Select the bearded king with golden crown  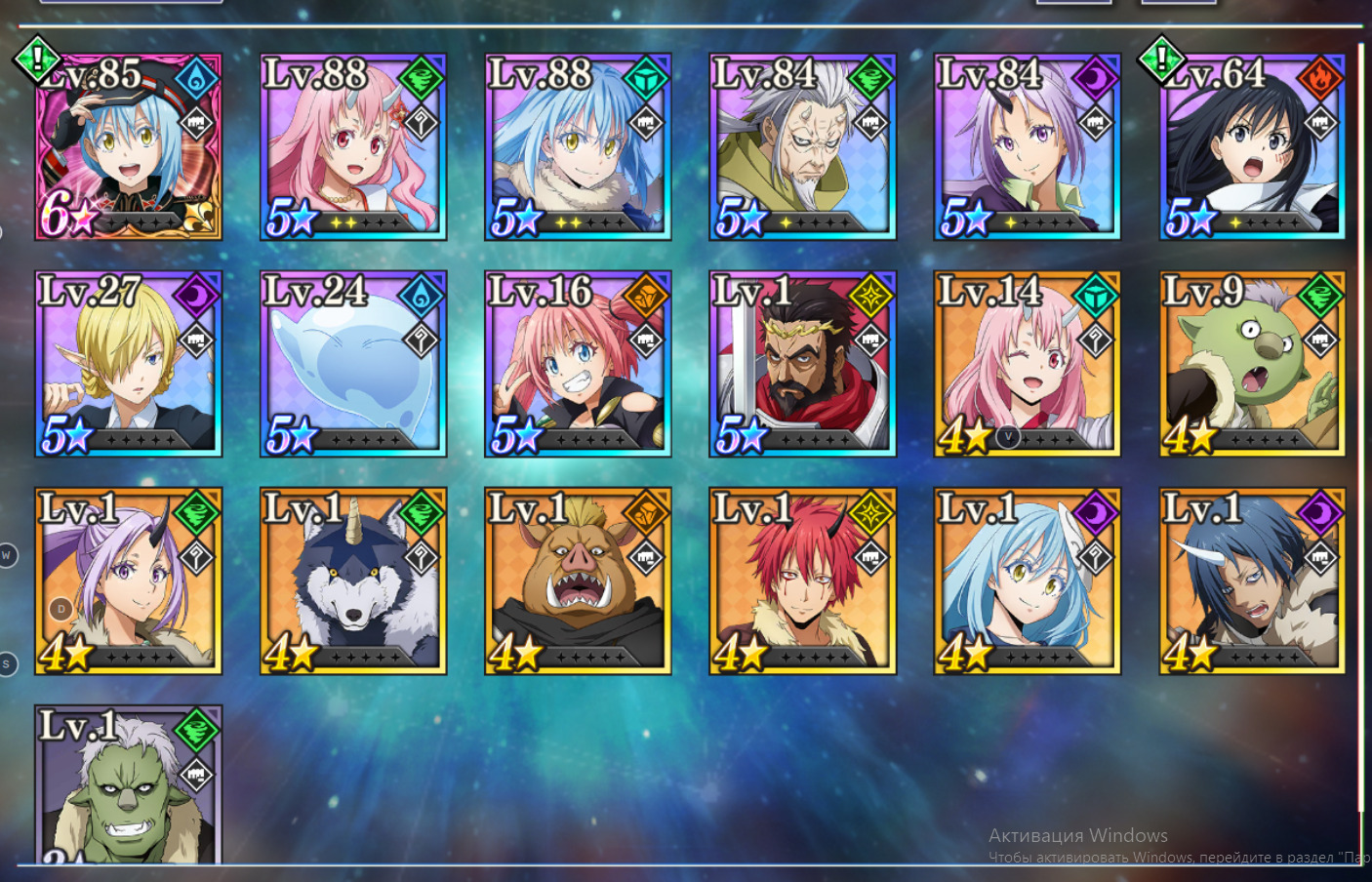pyautogui.click(x=802, y=364)
